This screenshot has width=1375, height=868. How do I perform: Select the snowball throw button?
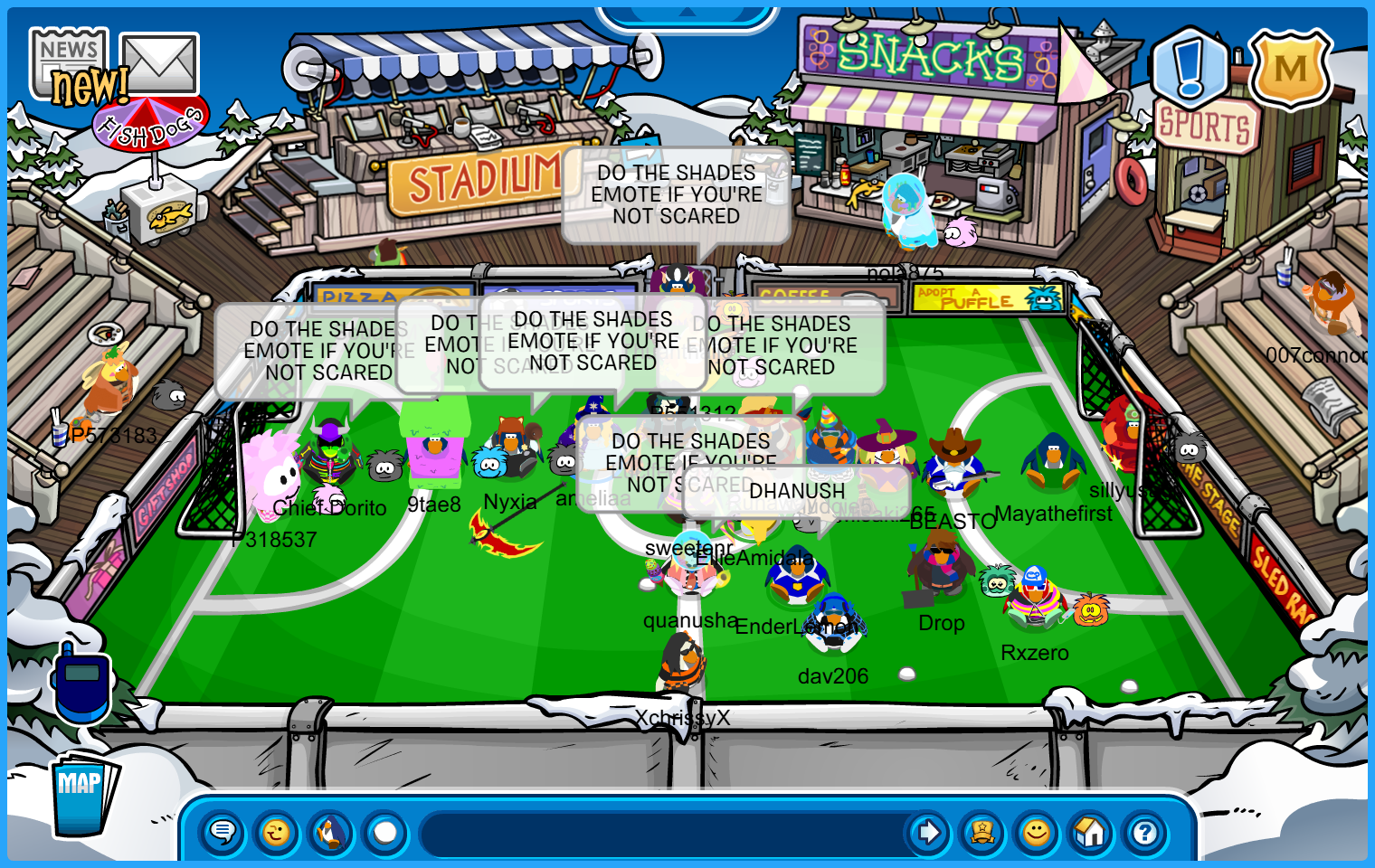(385, 832)
